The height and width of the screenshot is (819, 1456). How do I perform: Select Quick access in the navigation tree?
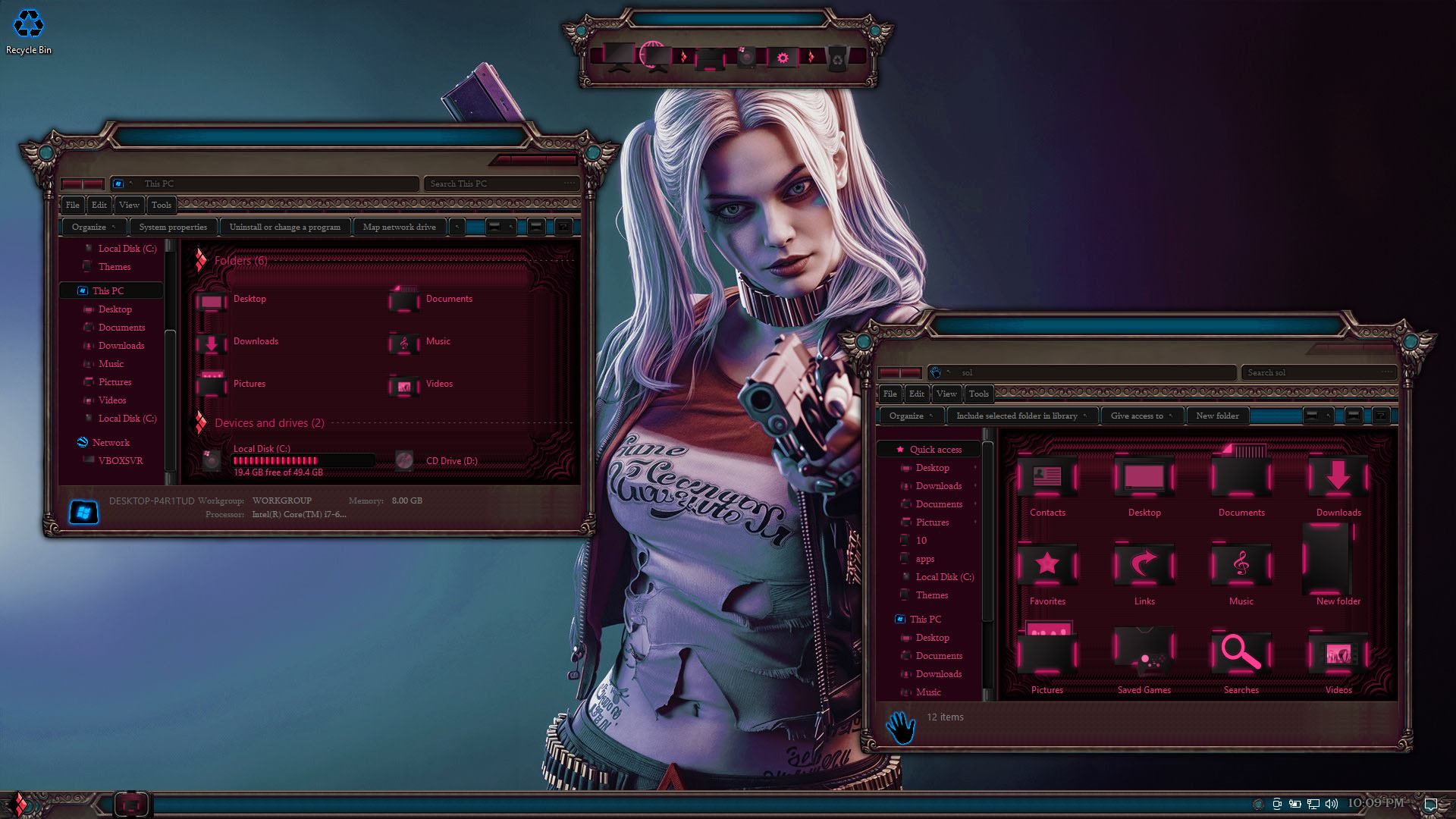(x=935, y=449)
